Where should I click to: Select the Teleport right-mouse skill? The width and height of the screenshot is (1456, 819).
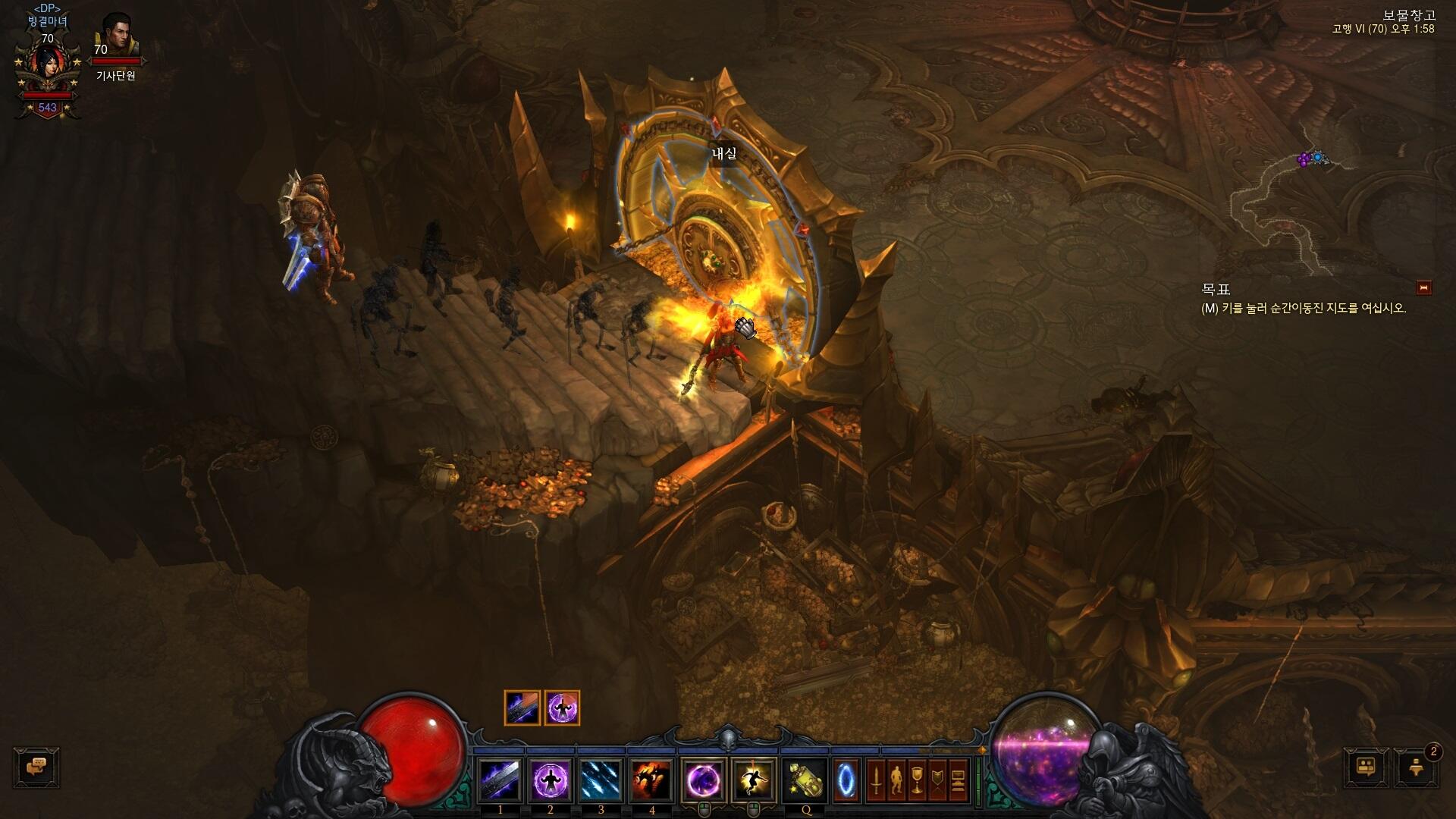[x=753, y=780]
